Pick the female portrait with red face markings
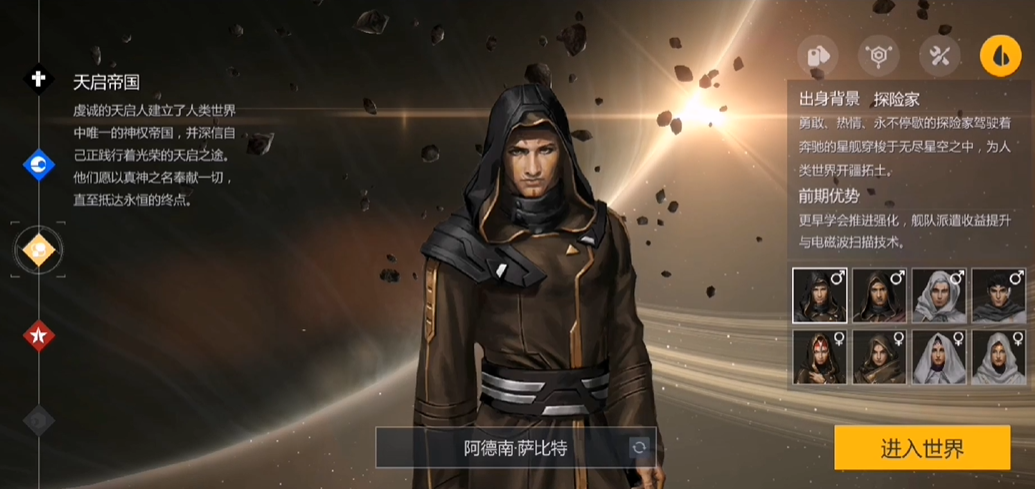This screenshot has width=1035, height=489. [x=819, y=358]
